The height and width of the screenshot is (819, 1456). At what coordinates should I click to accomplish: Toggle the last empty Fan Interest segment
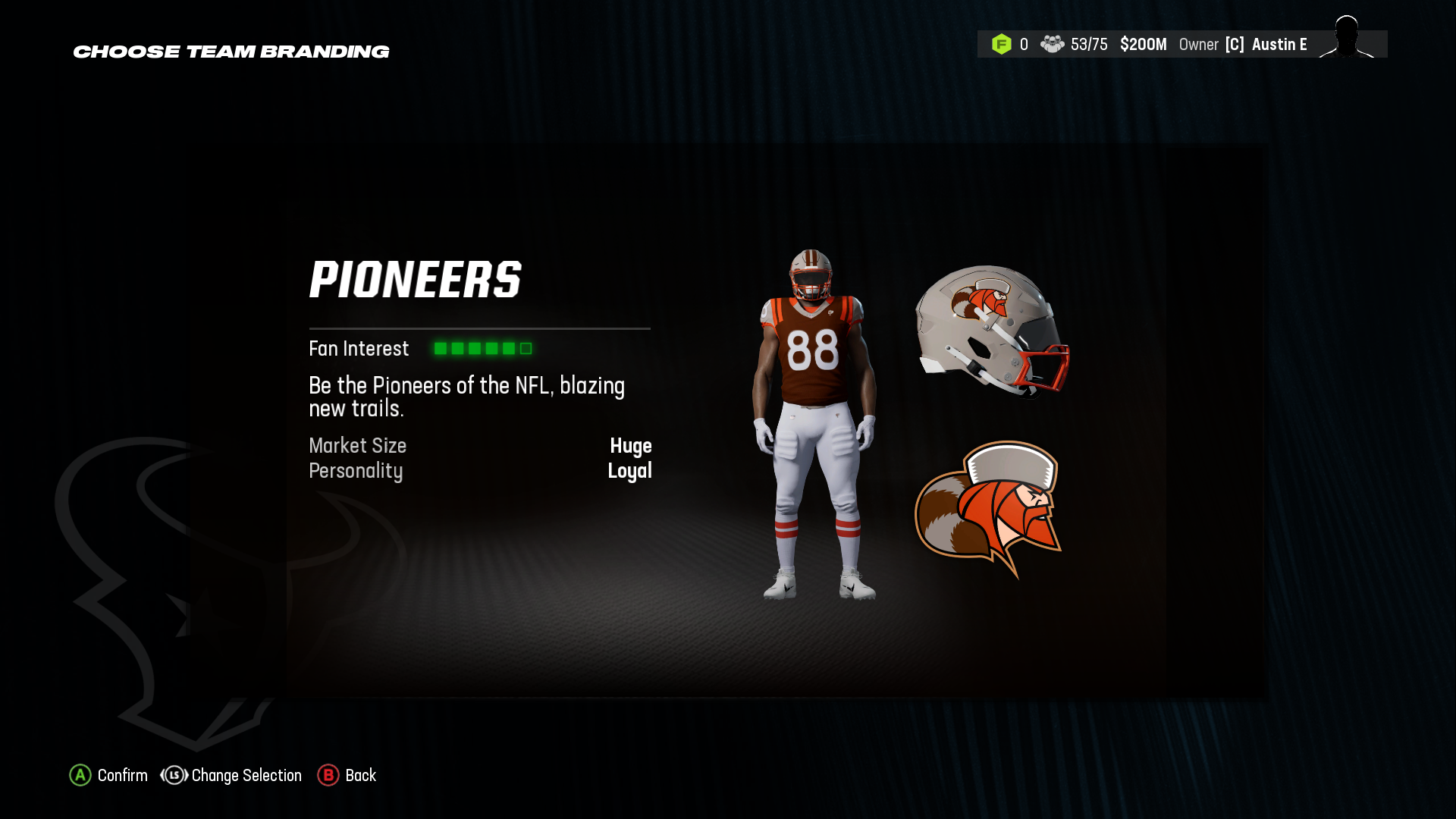click(525, 348)
